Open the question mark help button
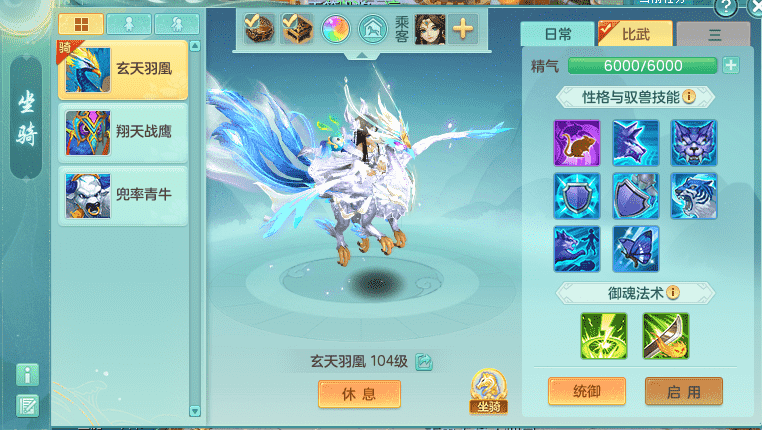Image resolution: width=762 pixels, height=430 pixels. point(727,8)
